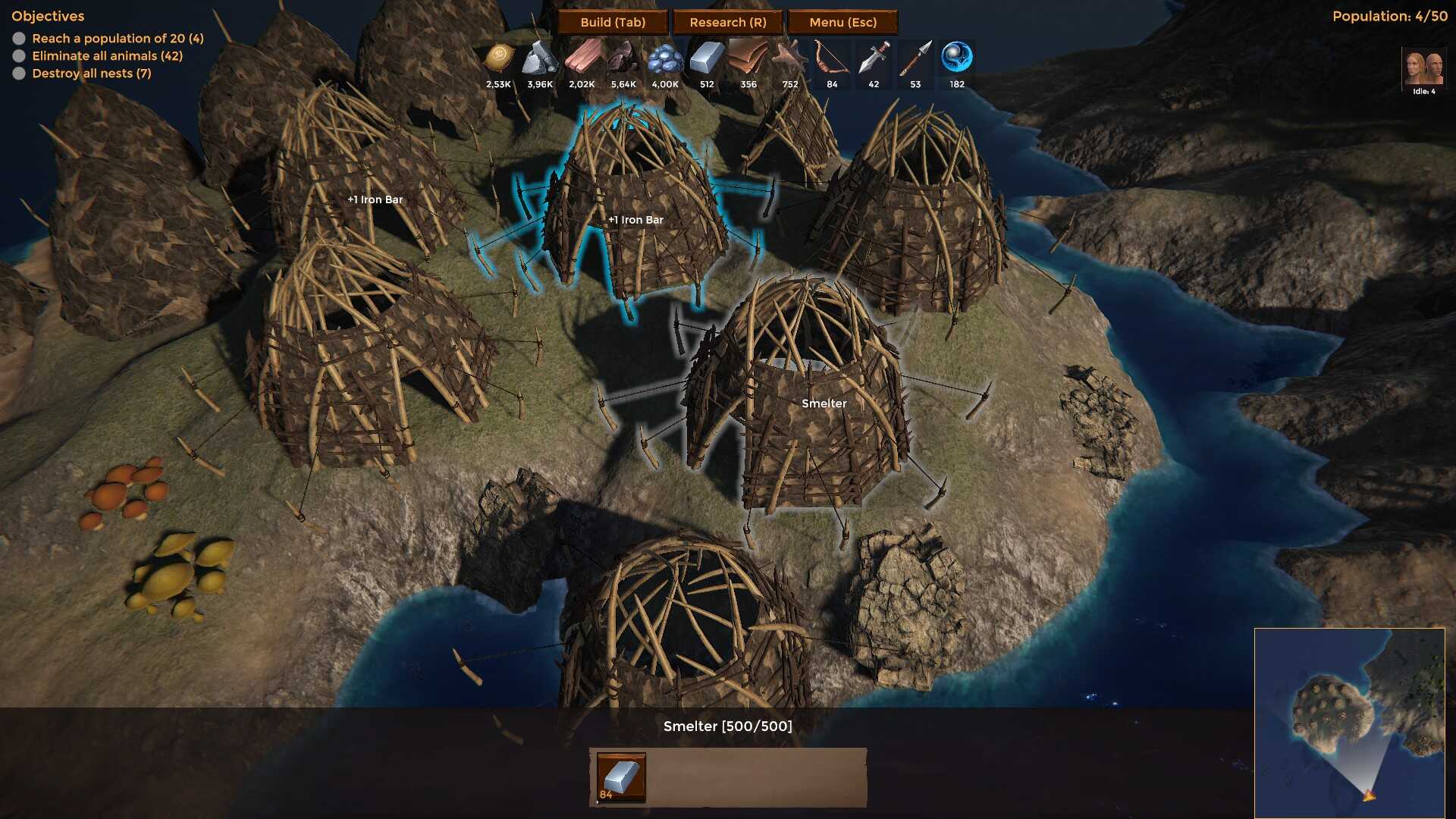Open the Build menu
This screenshot has width=1456, height=819.
point(613,22)
